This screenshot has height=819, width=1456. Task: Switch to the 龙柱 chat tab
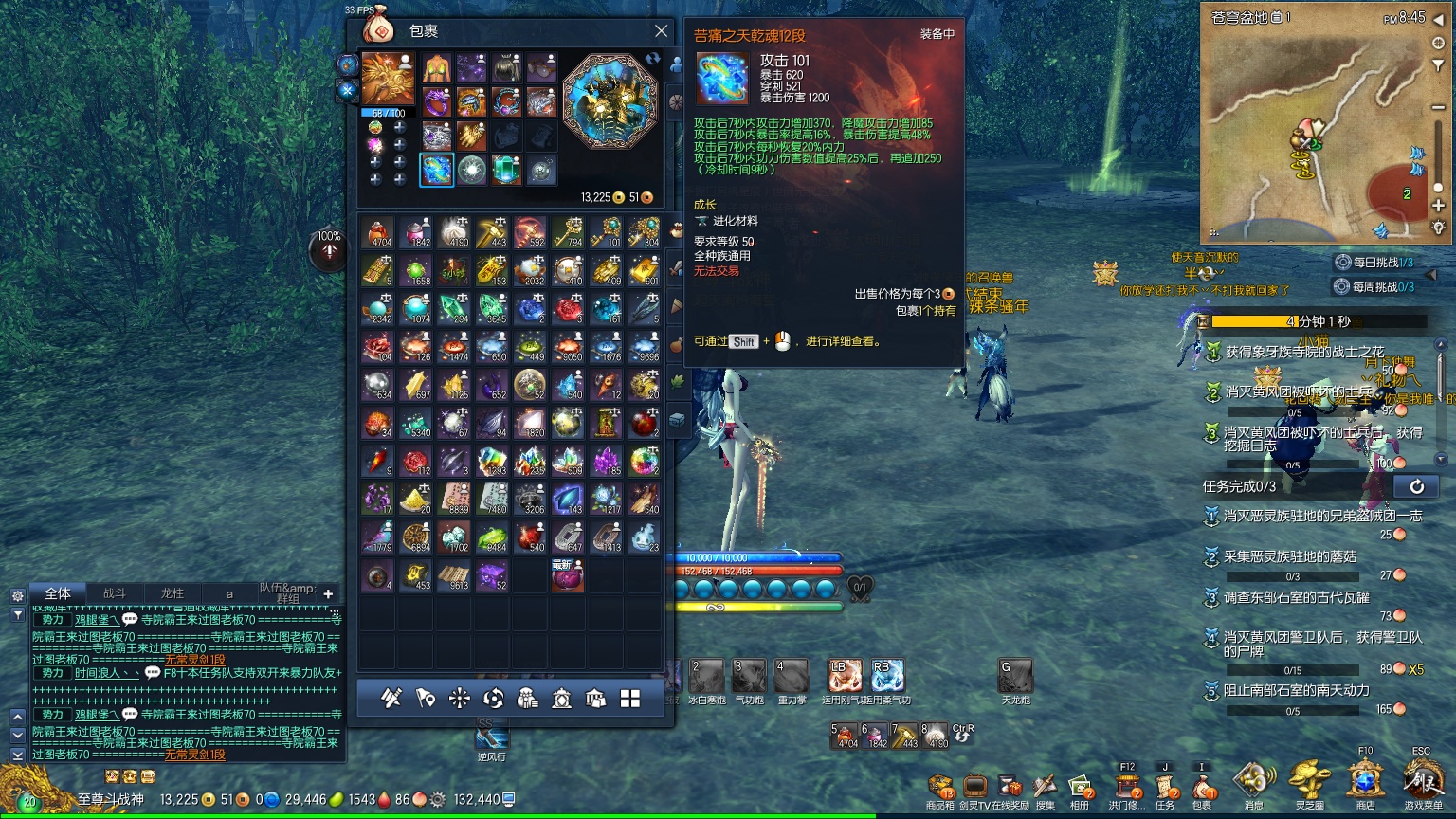[172, 593]
